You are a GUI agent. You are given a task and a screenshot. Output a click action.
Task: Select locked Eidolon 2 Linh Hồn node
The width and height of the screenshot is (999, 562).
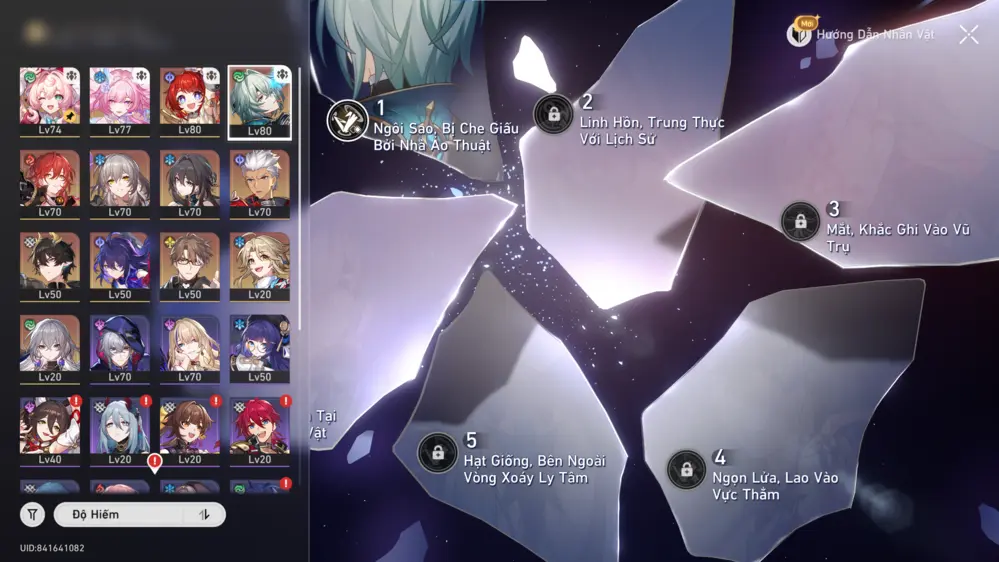point(553,114)
